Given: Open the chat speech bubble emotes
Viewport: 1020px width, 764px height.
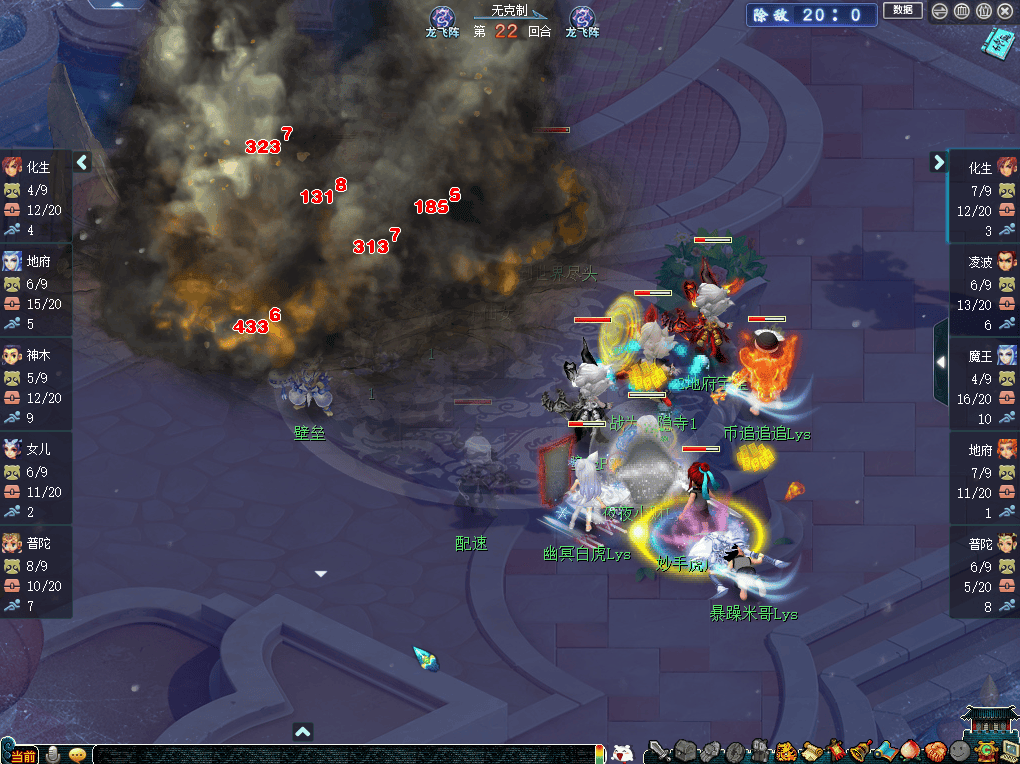Looking at the screenshot, I should (77, 755).
